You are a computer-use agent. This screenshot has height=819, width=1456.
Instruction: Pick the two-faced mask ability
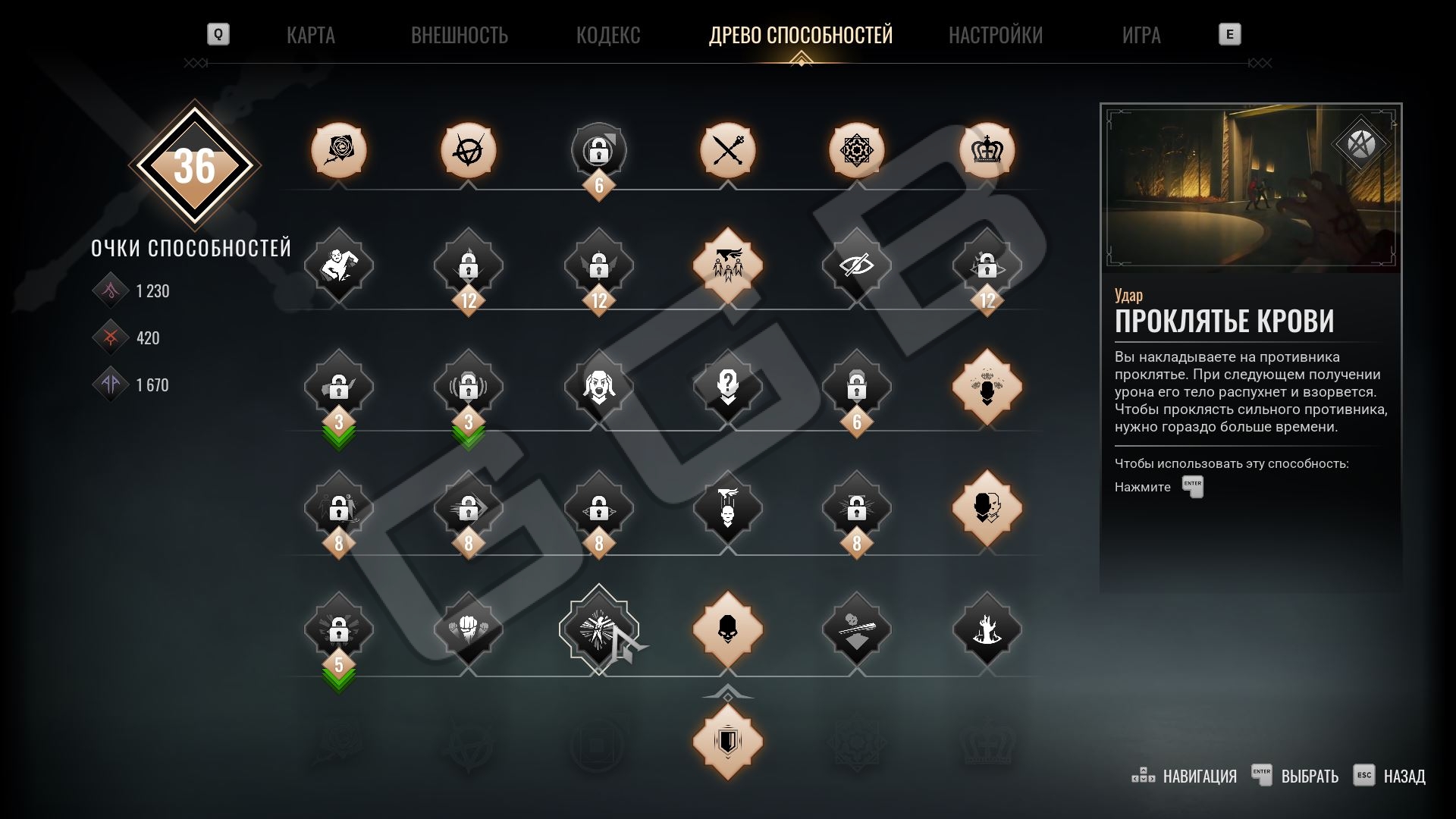(987, 508)
